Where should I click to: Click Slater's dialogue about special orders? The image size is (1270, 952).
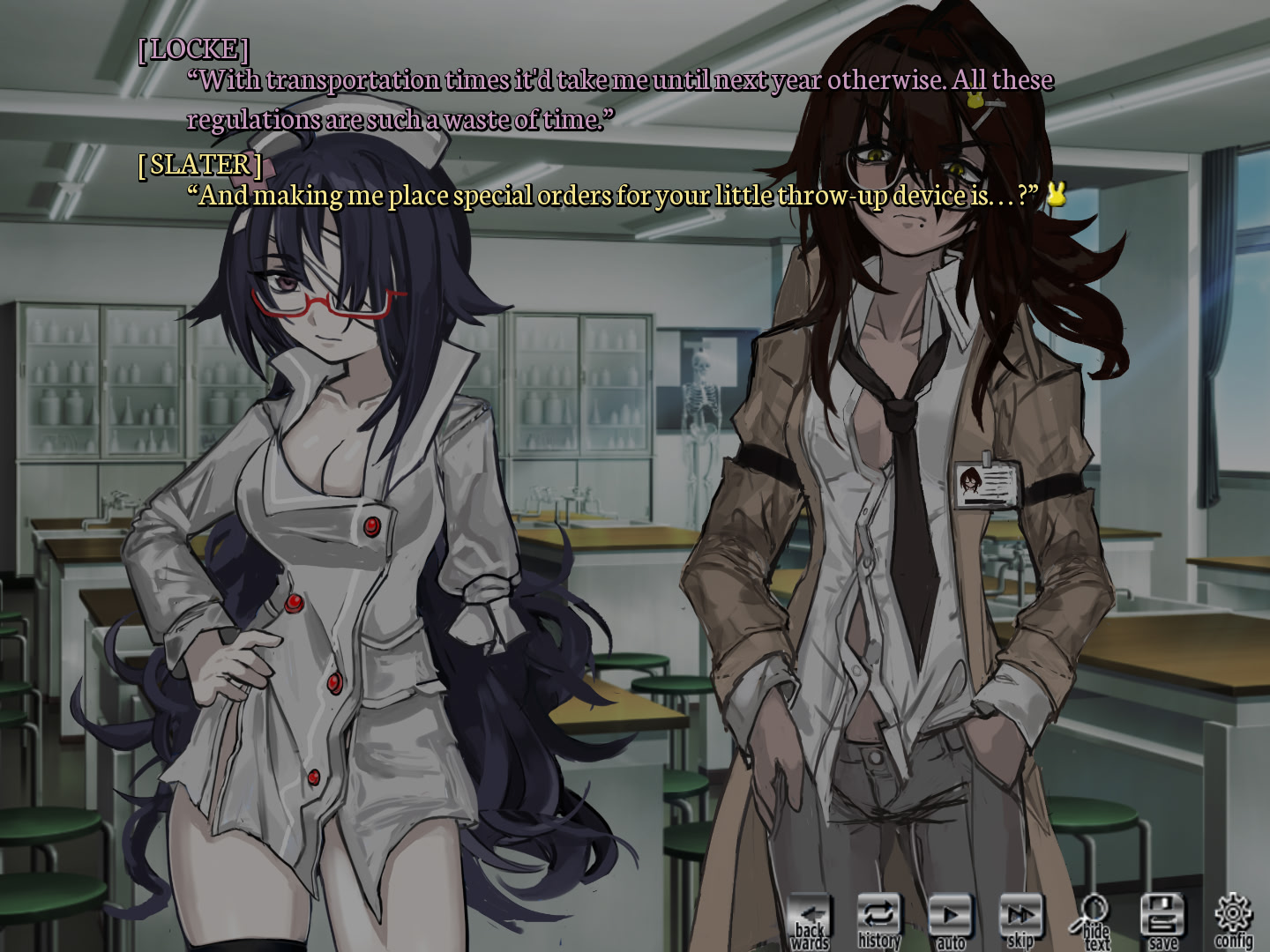click(609, 195)
